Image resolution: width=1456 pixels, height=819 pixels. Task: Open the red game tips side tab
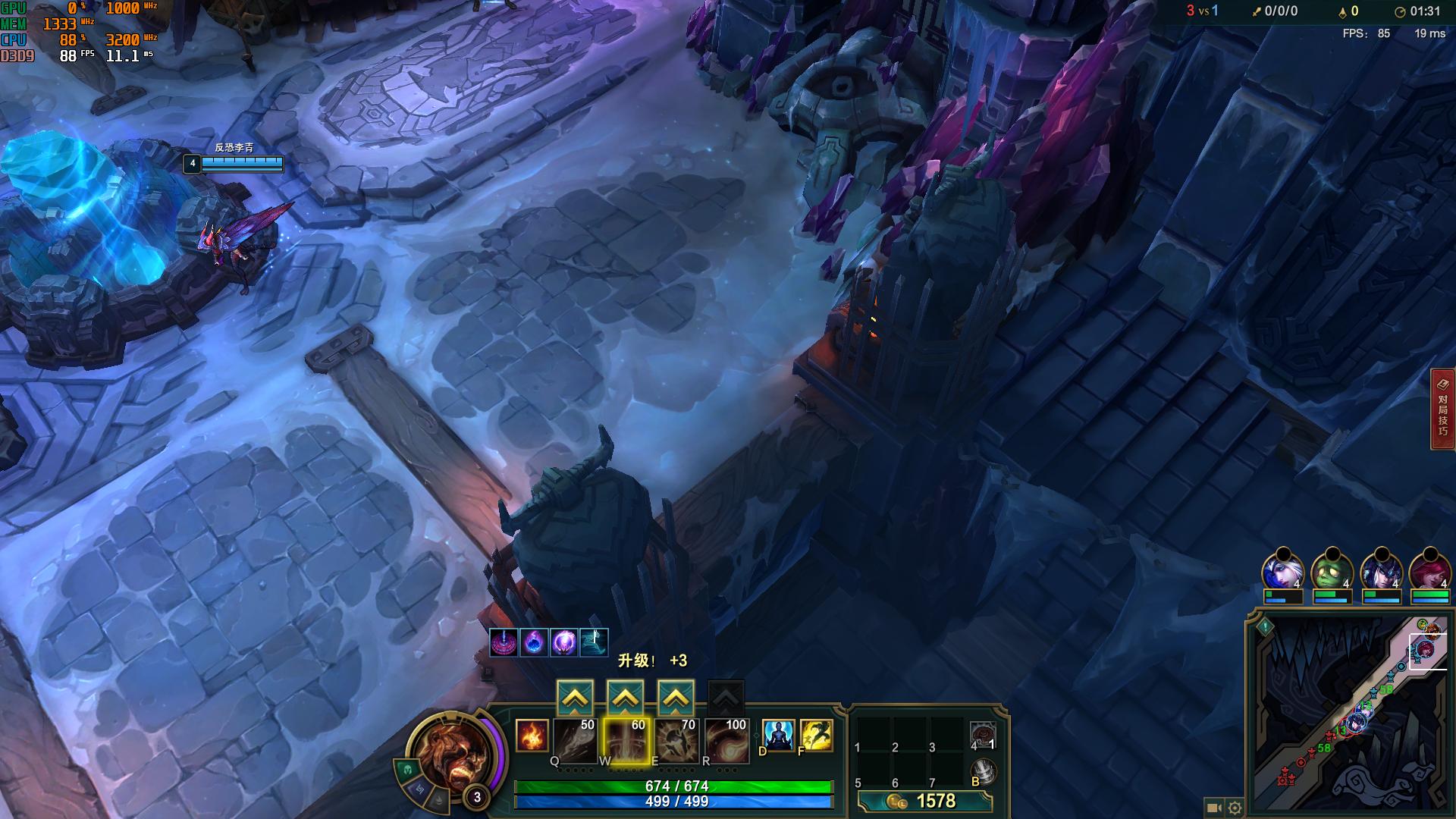tap(1442, 409)
